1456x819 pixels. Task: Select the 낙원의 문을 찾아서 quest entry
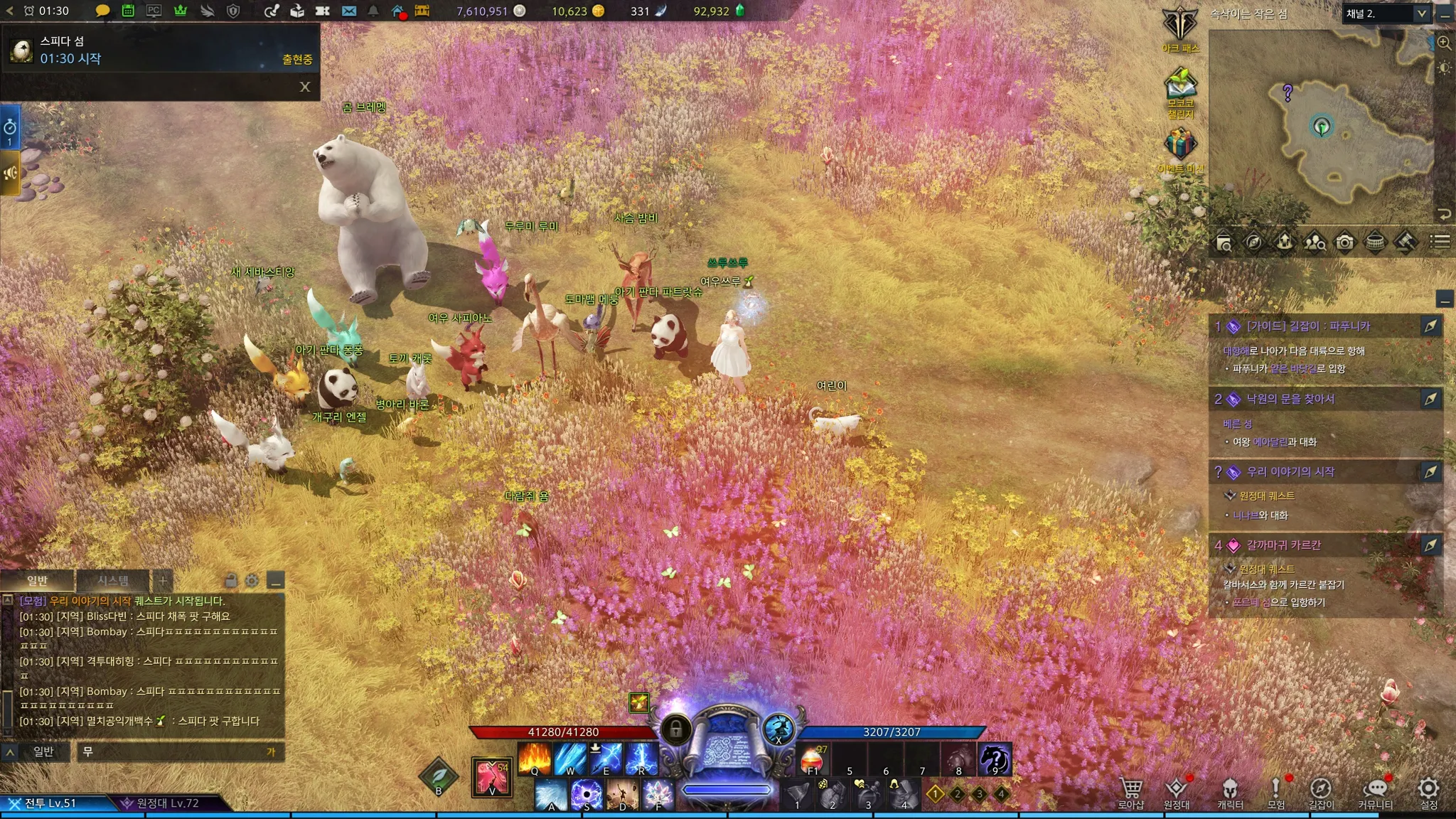click(1290, 400)
